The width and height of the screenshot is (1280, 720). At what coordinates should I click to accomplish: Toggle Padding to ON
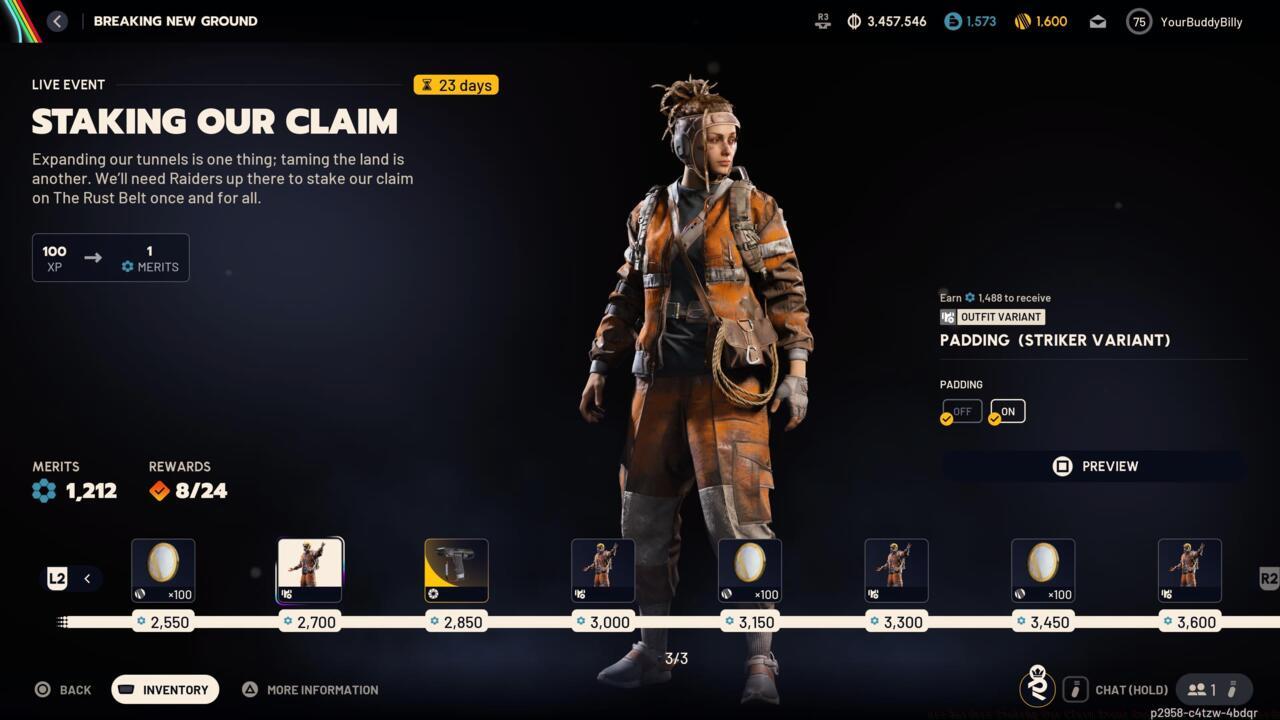(1007, 410)
